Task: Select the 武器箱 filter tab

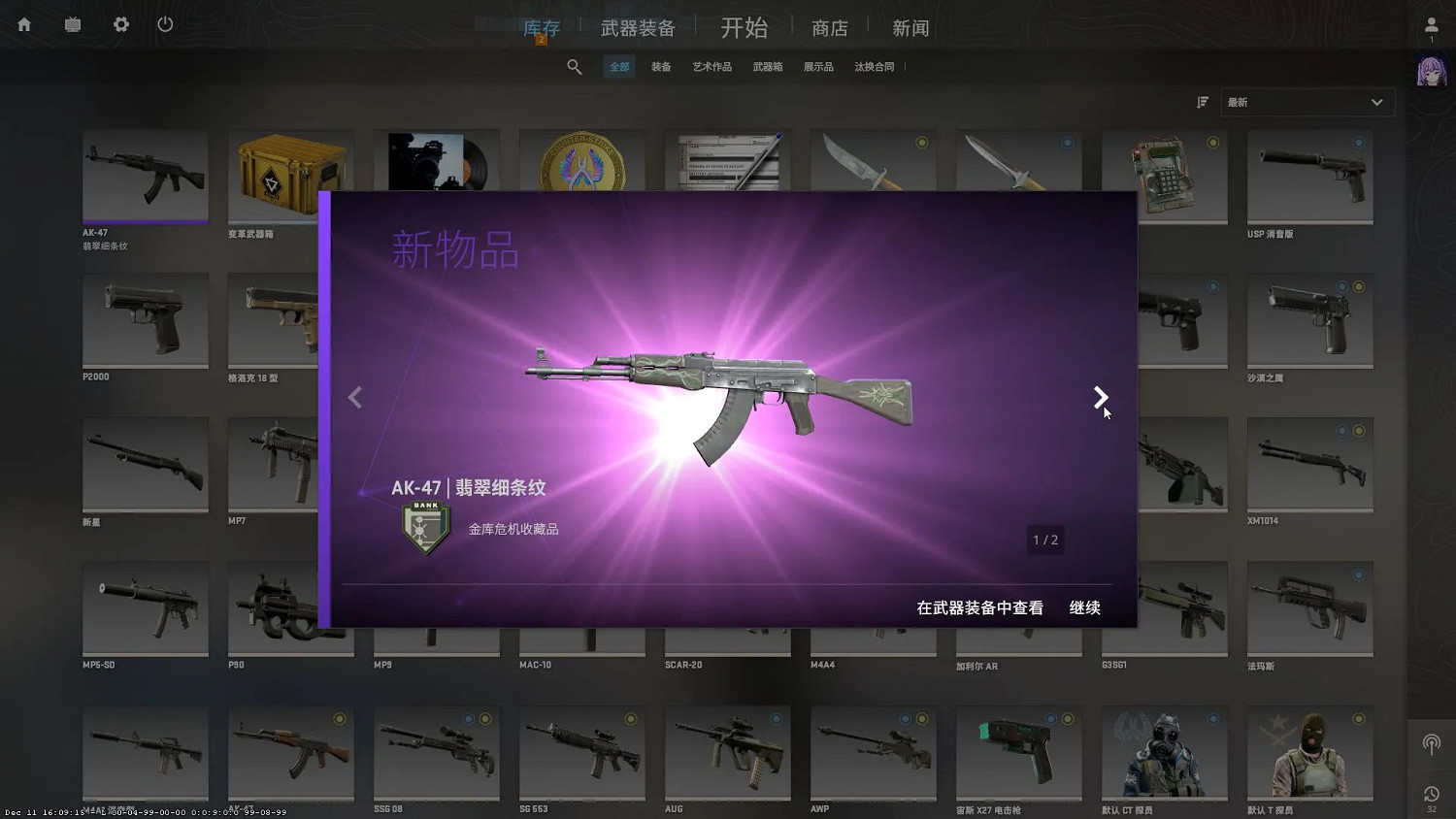Action: [768, 66]
